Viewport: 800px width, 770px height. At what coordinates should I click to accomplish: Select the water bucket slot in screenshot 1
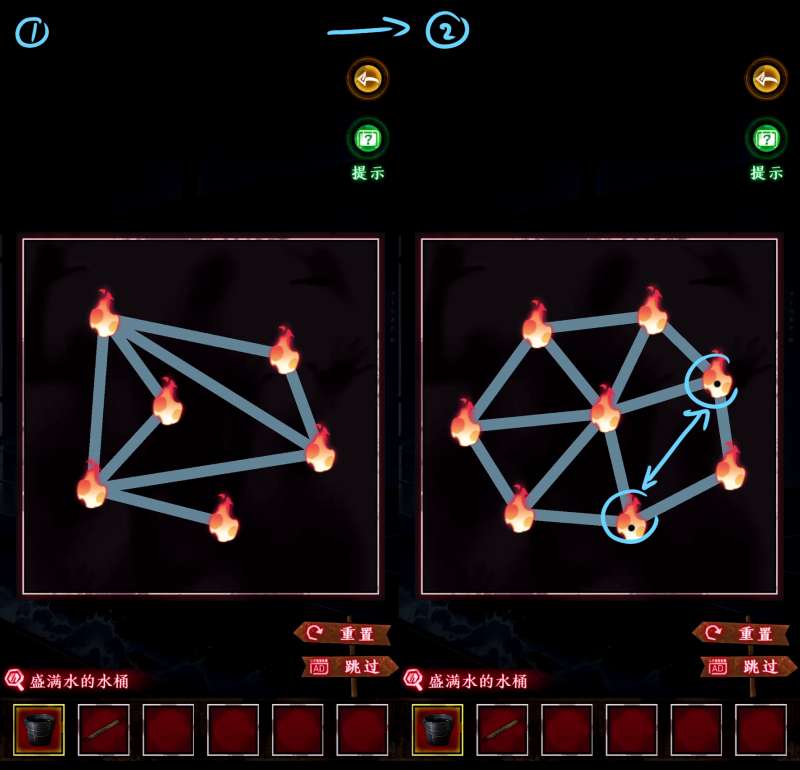(x=39, y=730)
